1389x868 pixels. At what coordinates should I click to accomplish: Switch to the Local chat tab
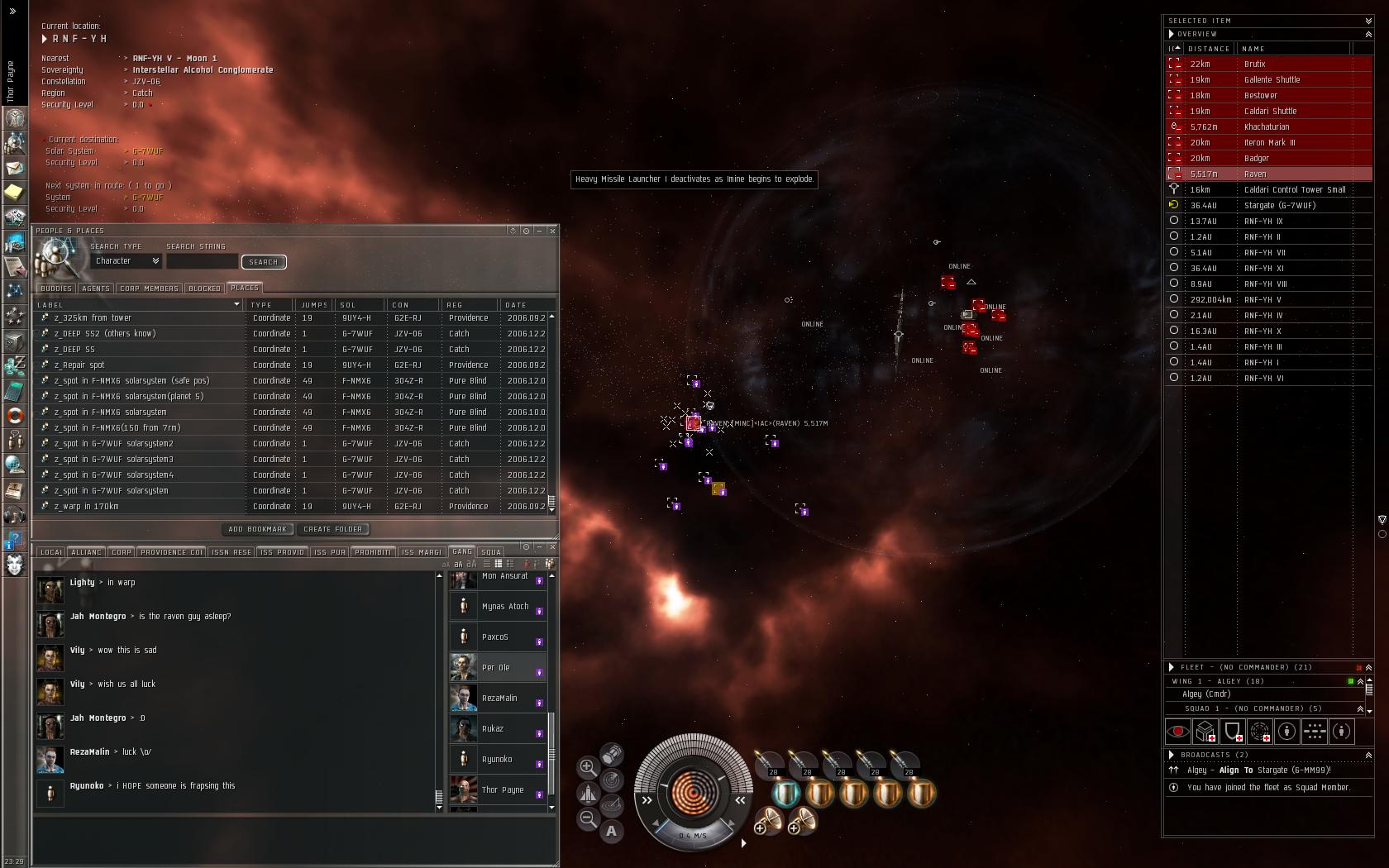pyautogui.click(x=50, y=552)
